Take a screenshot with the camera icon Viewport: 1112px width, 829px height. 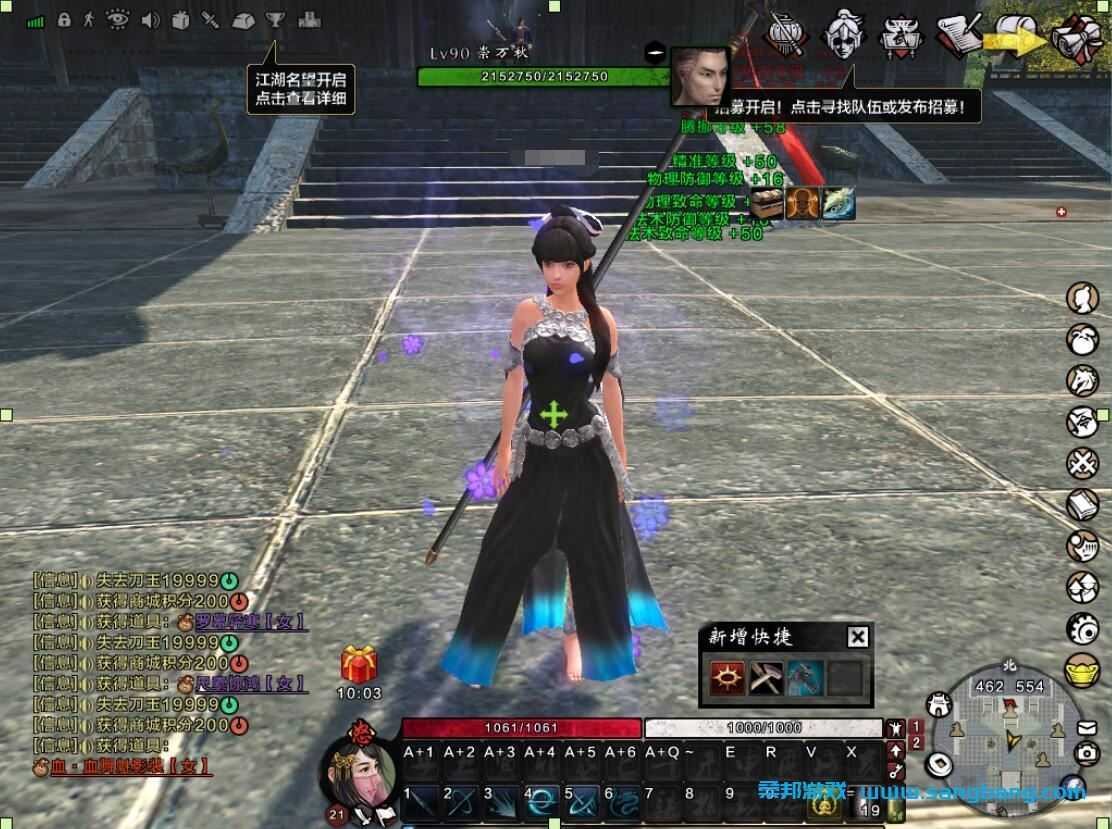[1086, 753]
